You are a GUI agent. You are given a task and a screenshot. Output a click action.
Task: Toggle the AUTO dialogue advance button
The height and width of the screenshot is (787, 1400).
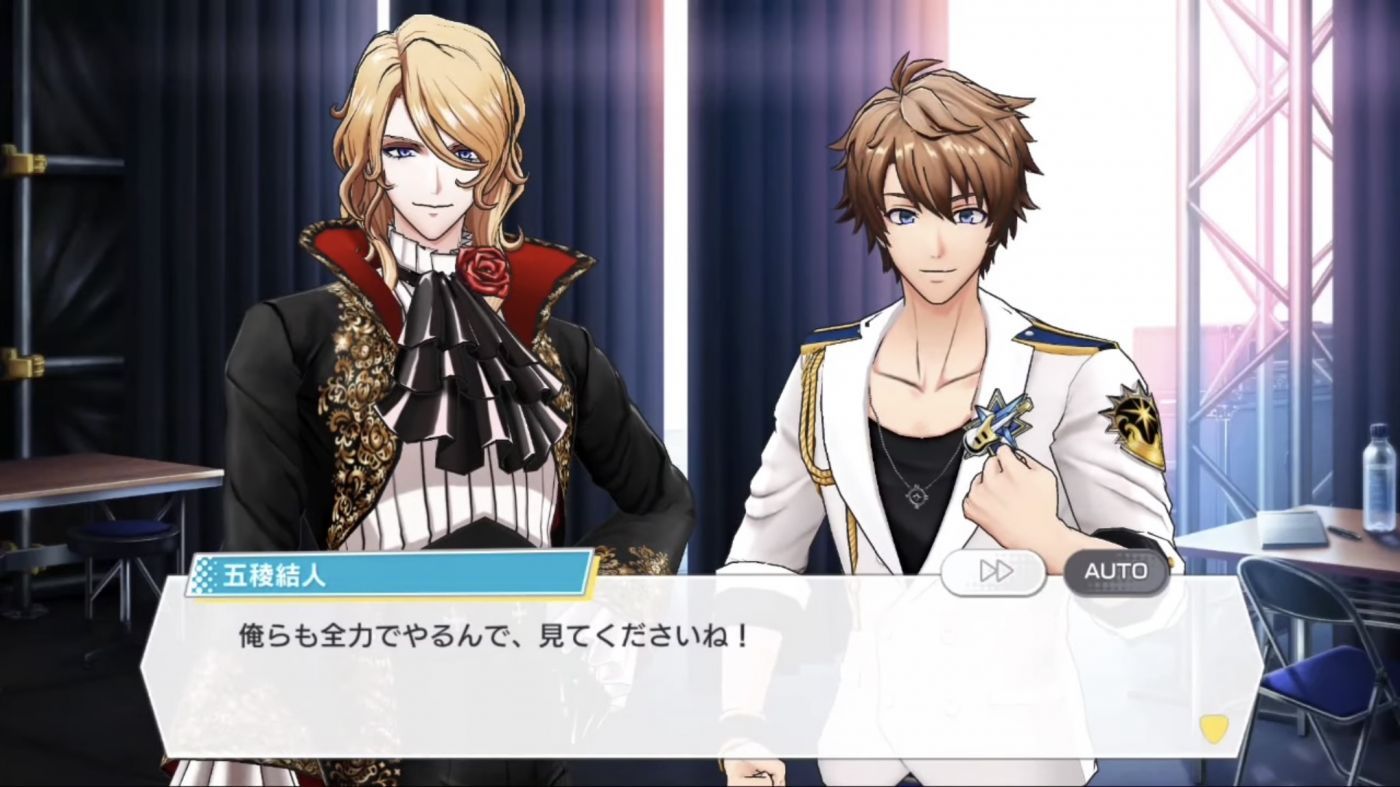(x=1115, y=571)
